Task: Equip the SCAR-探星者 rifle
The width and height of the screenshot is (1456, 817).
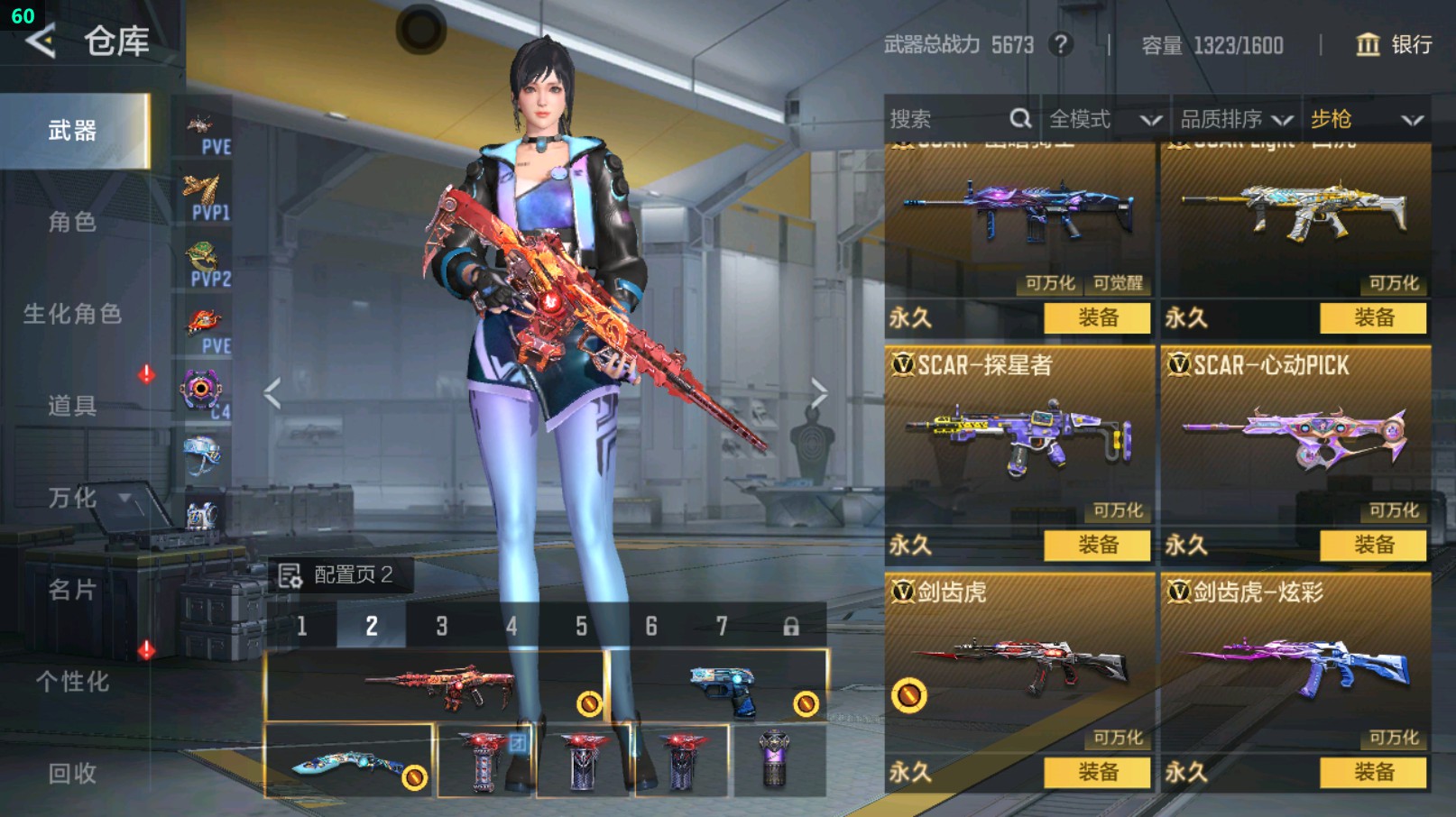Action: point(1097,545)
